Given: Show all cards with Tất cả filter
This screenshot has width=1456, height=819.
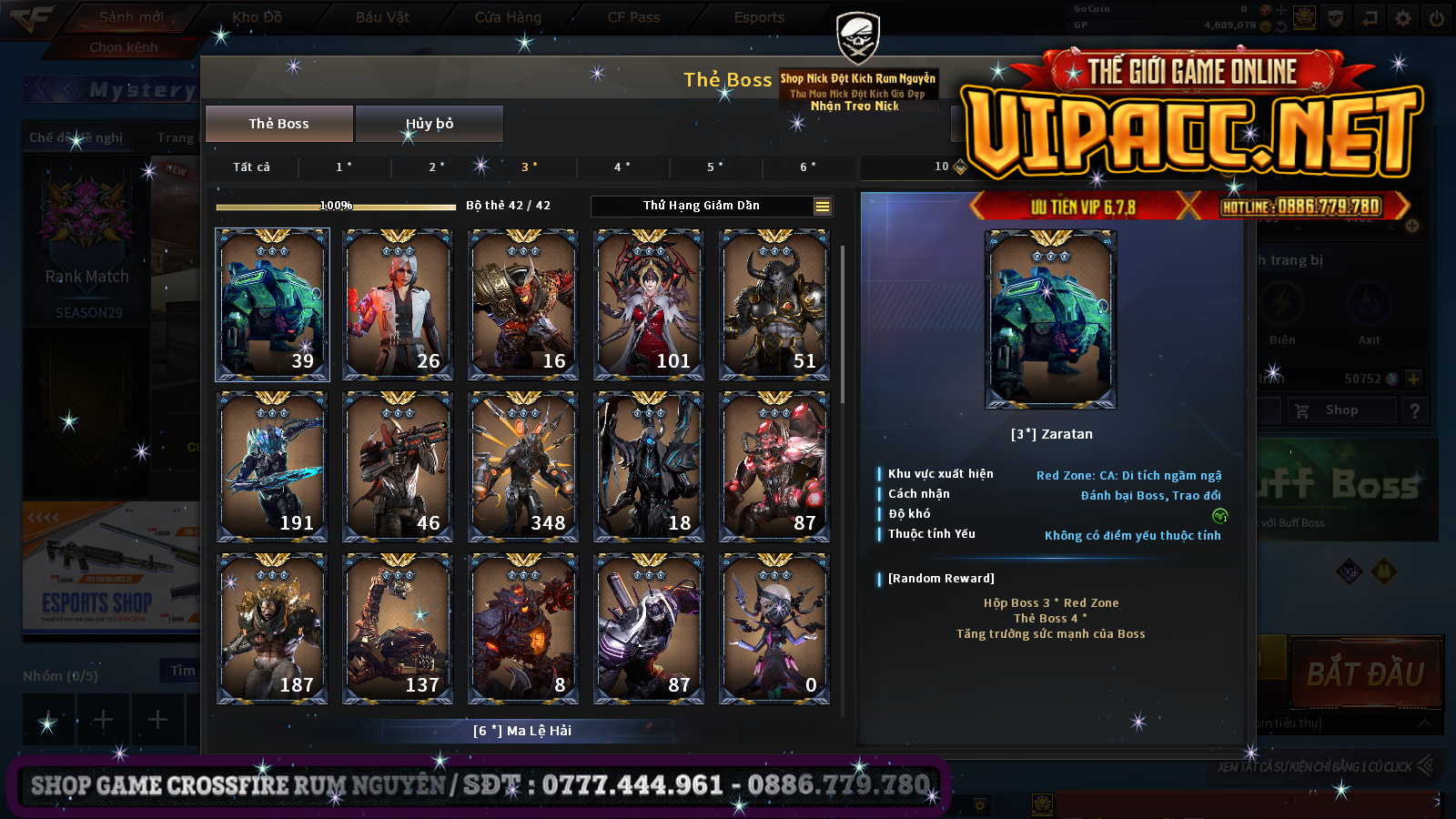Looking at the screenshot, I should pos(251,167).
